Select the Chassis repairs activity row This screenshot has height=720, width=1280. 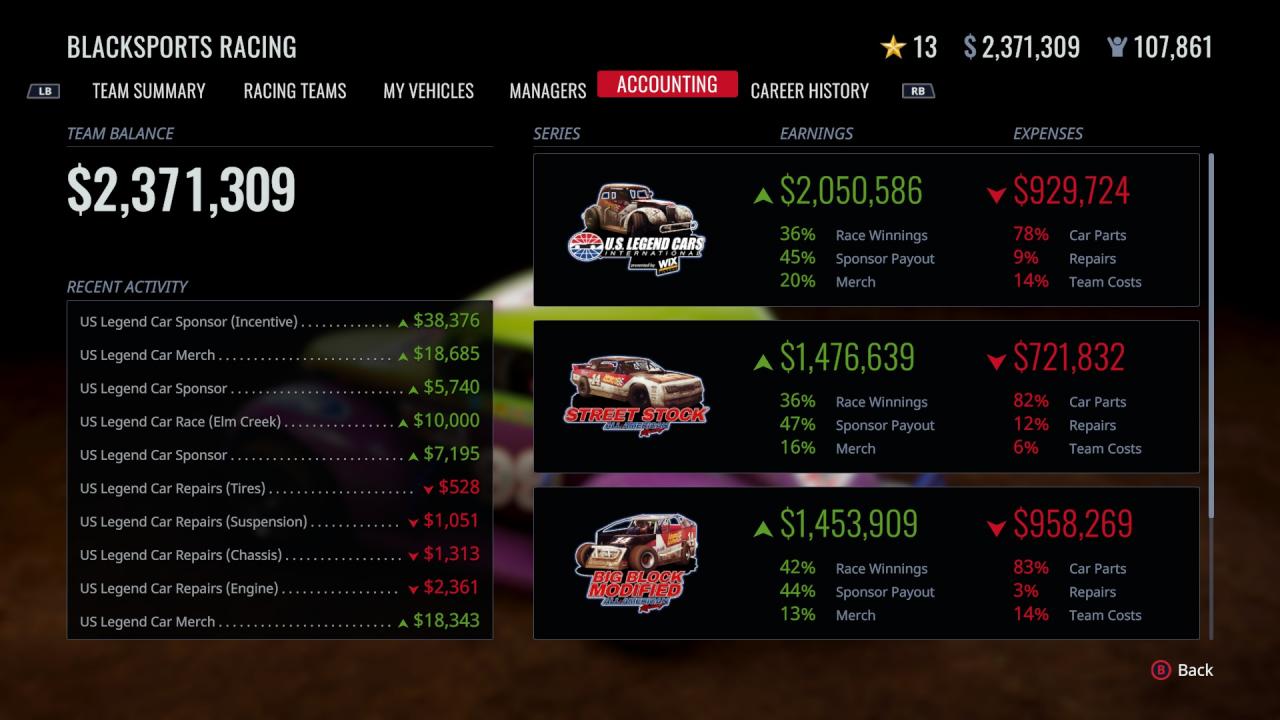pos(280,554)
